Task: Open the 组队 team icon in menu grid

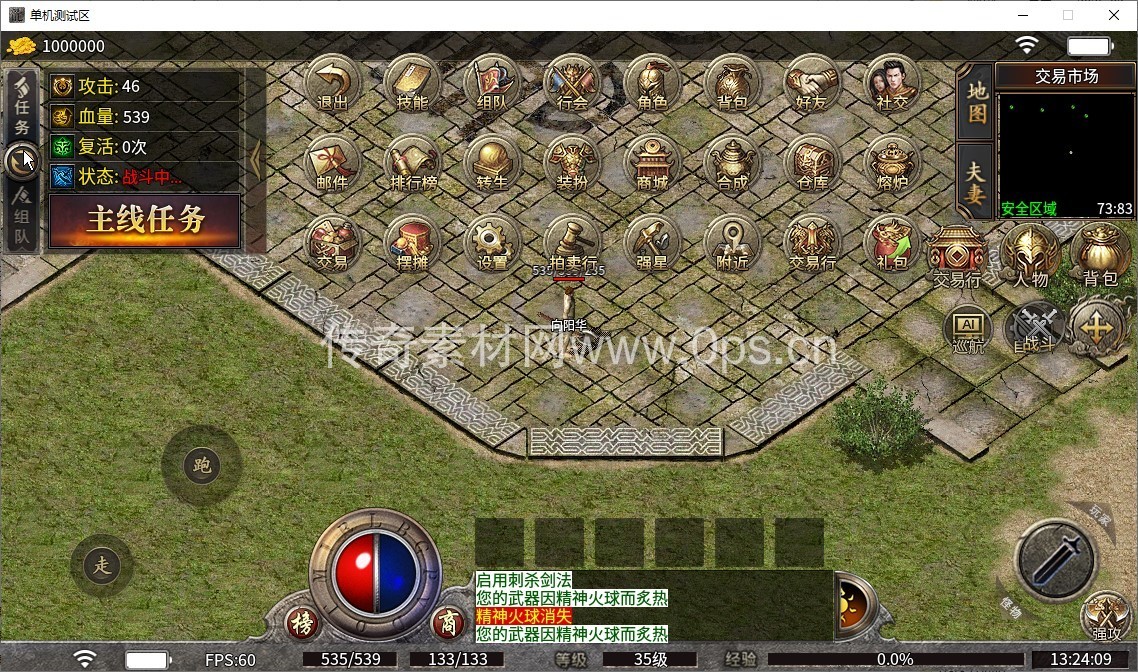Action: (492, 82)
